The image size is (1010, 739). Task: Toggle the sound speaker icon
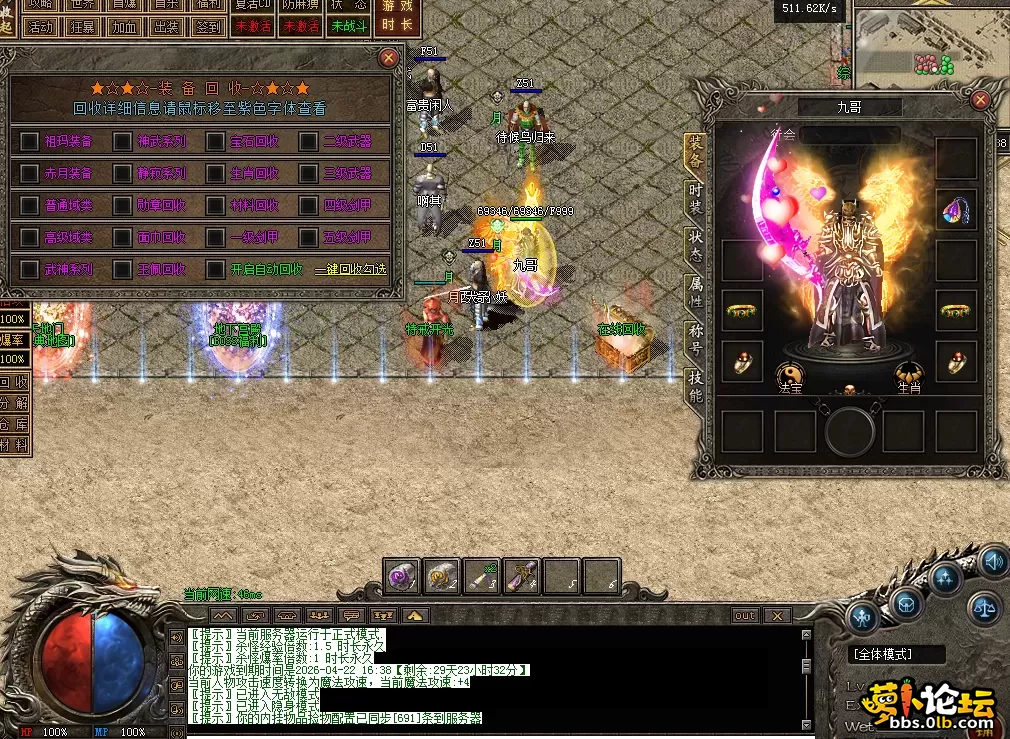993,562
